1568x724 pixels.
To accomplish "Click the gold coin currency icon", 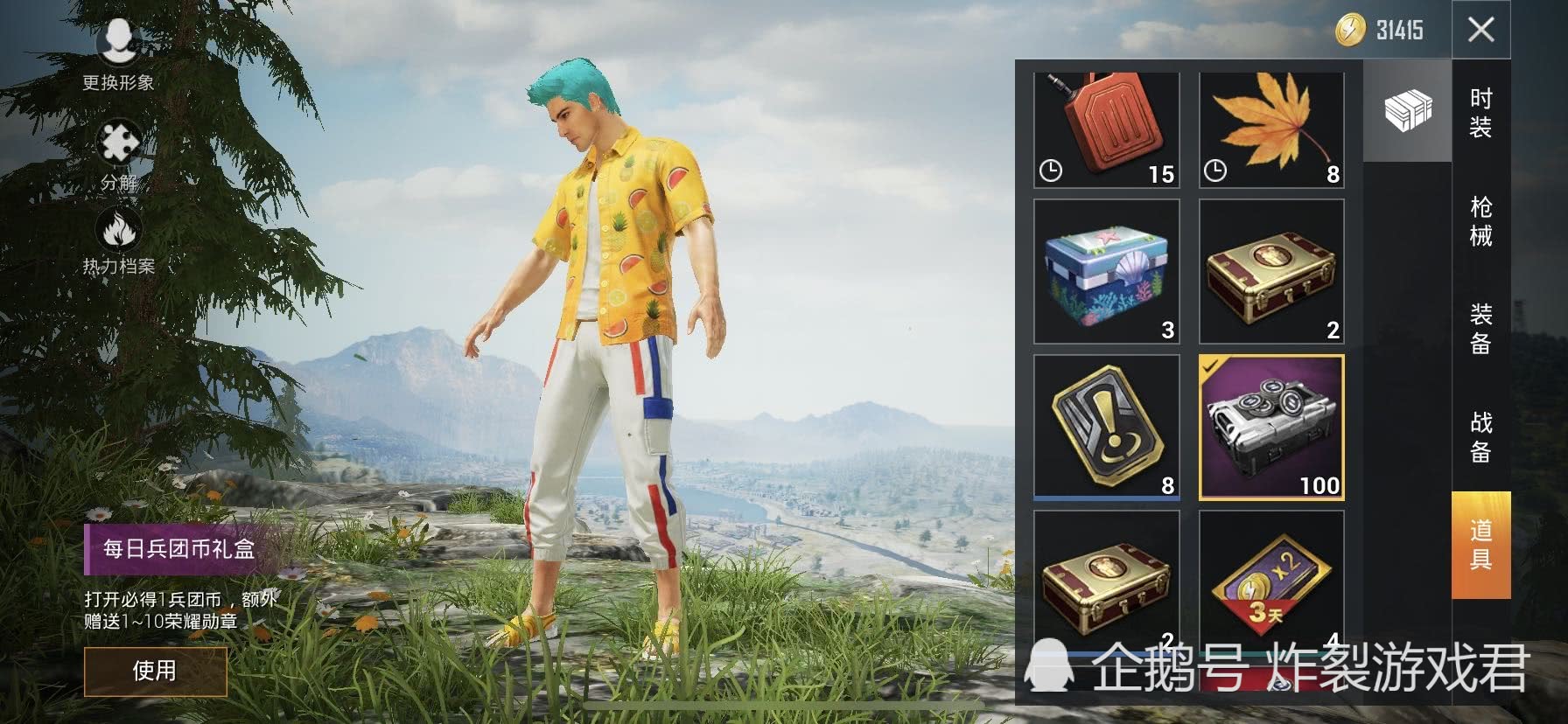I will coord(1350,31).
